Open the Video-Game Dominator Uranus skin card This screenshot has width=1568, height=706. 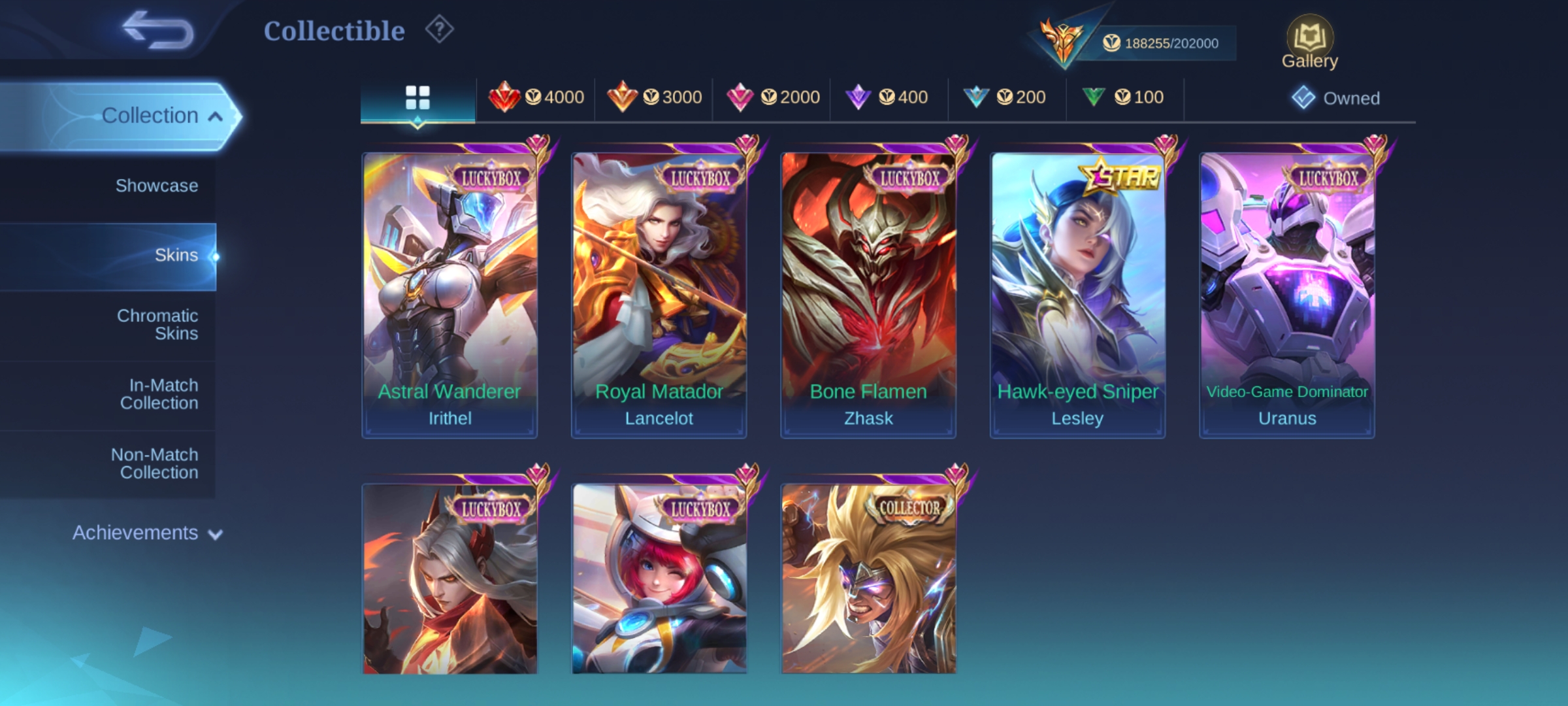point(1287,294)
